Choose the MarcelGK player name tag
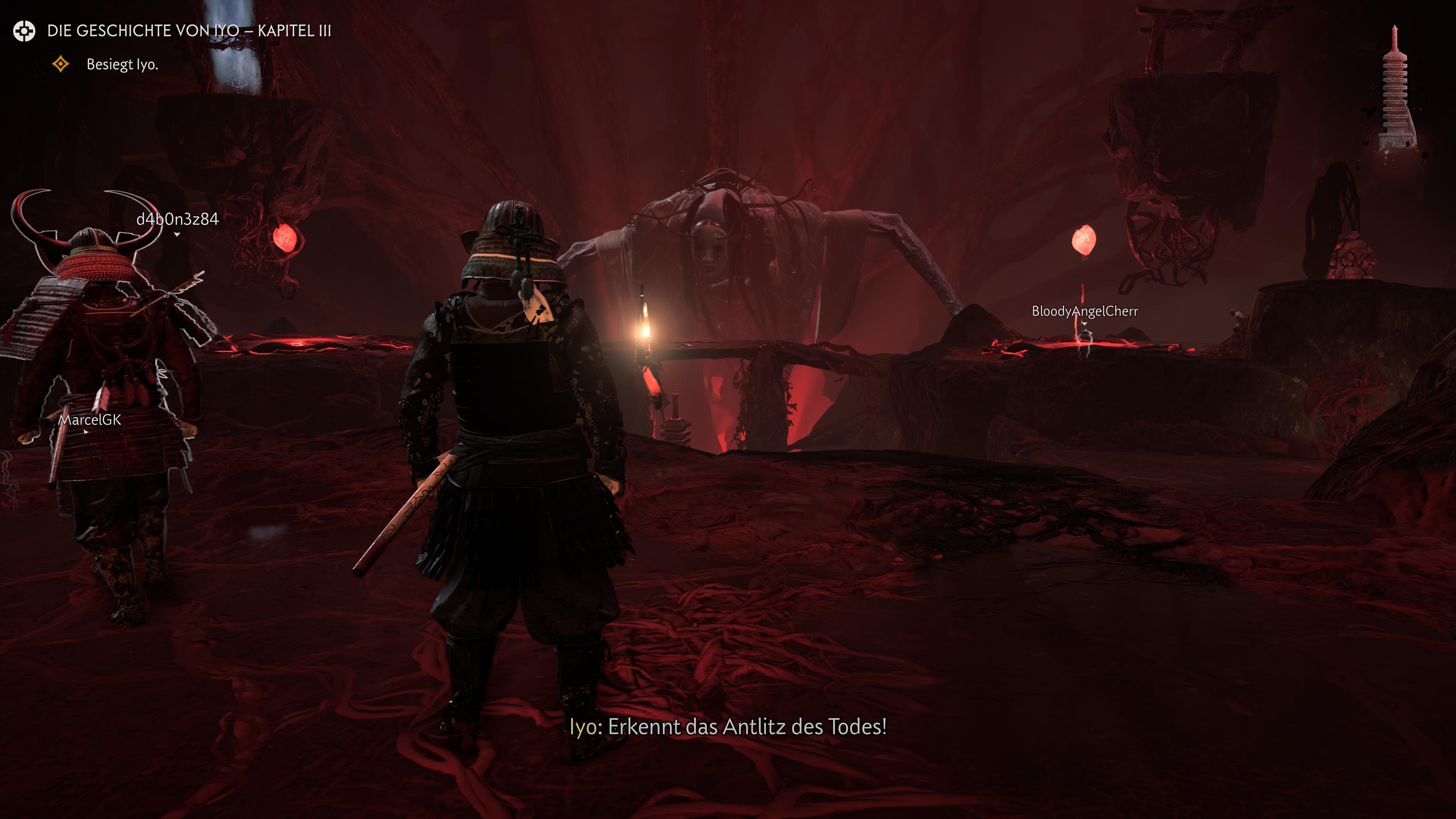The height and width of the screenshot is (819, 1456). point(90,419)
